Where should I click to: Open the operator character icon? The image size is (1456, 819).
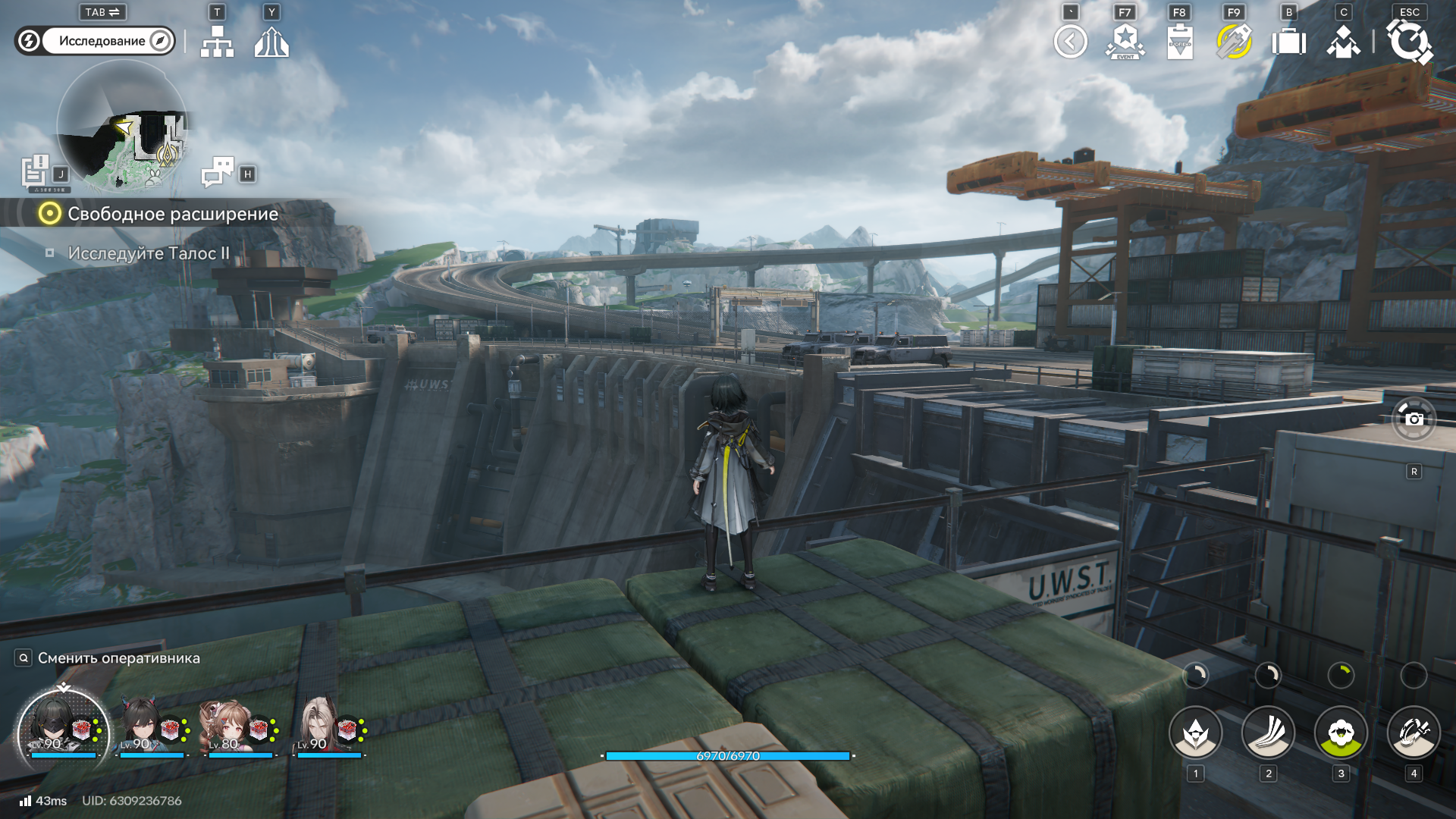(1343, 42)
